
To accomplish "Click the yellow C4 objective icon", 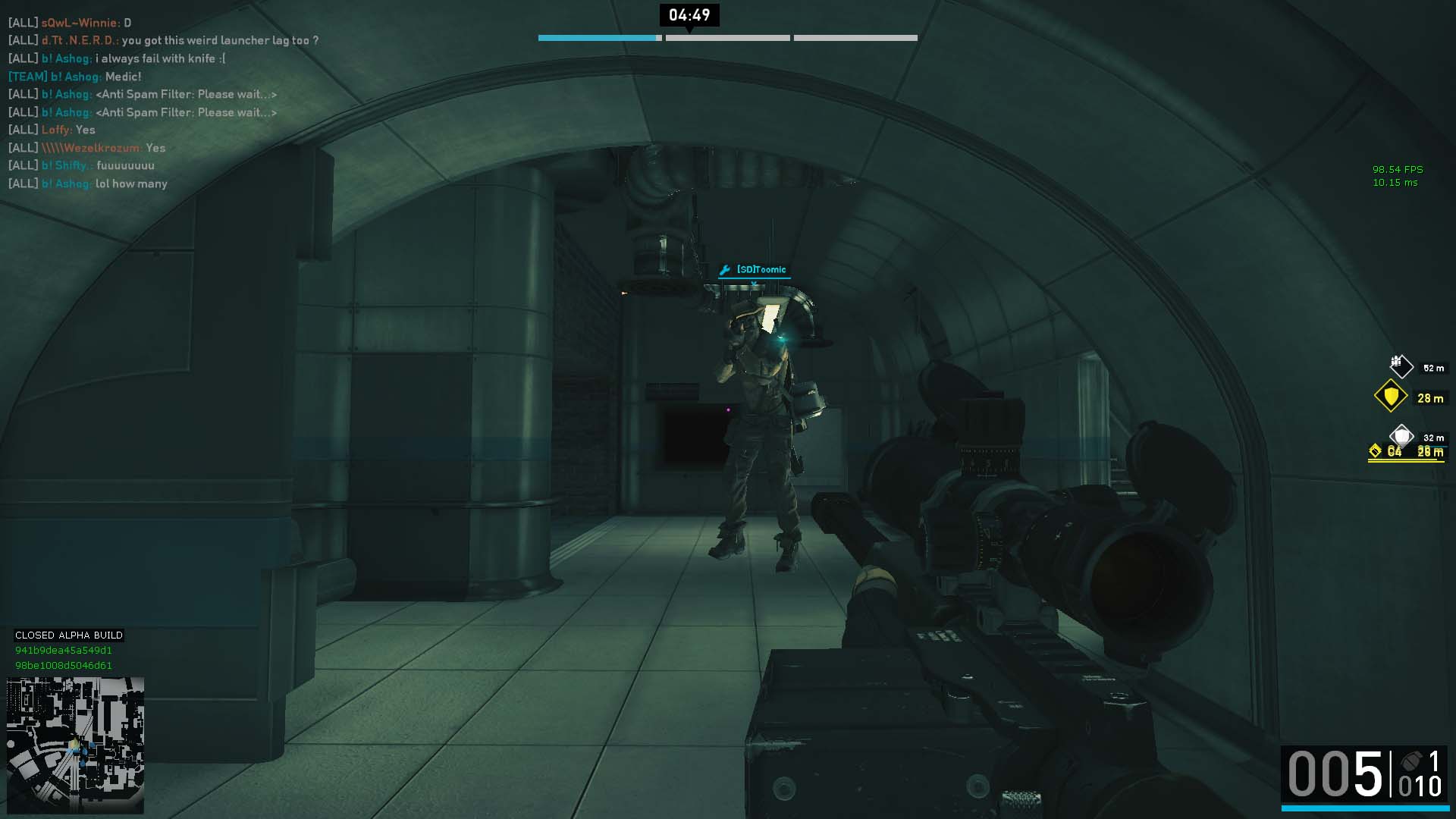I will click(1376, 452).
